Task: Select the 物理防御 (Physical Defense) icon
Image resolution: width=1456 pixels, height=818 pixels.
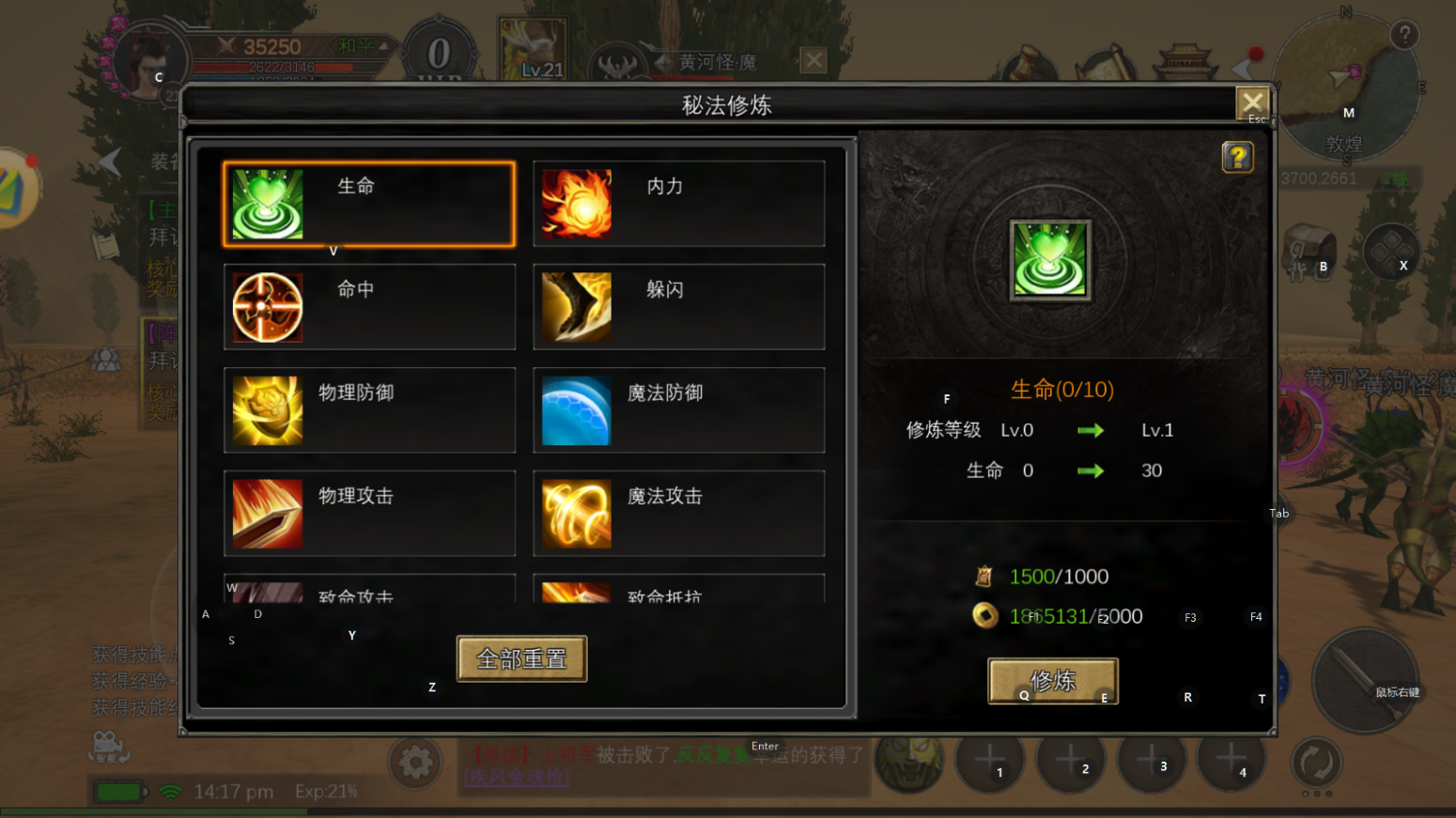Action: pos(267,410)
